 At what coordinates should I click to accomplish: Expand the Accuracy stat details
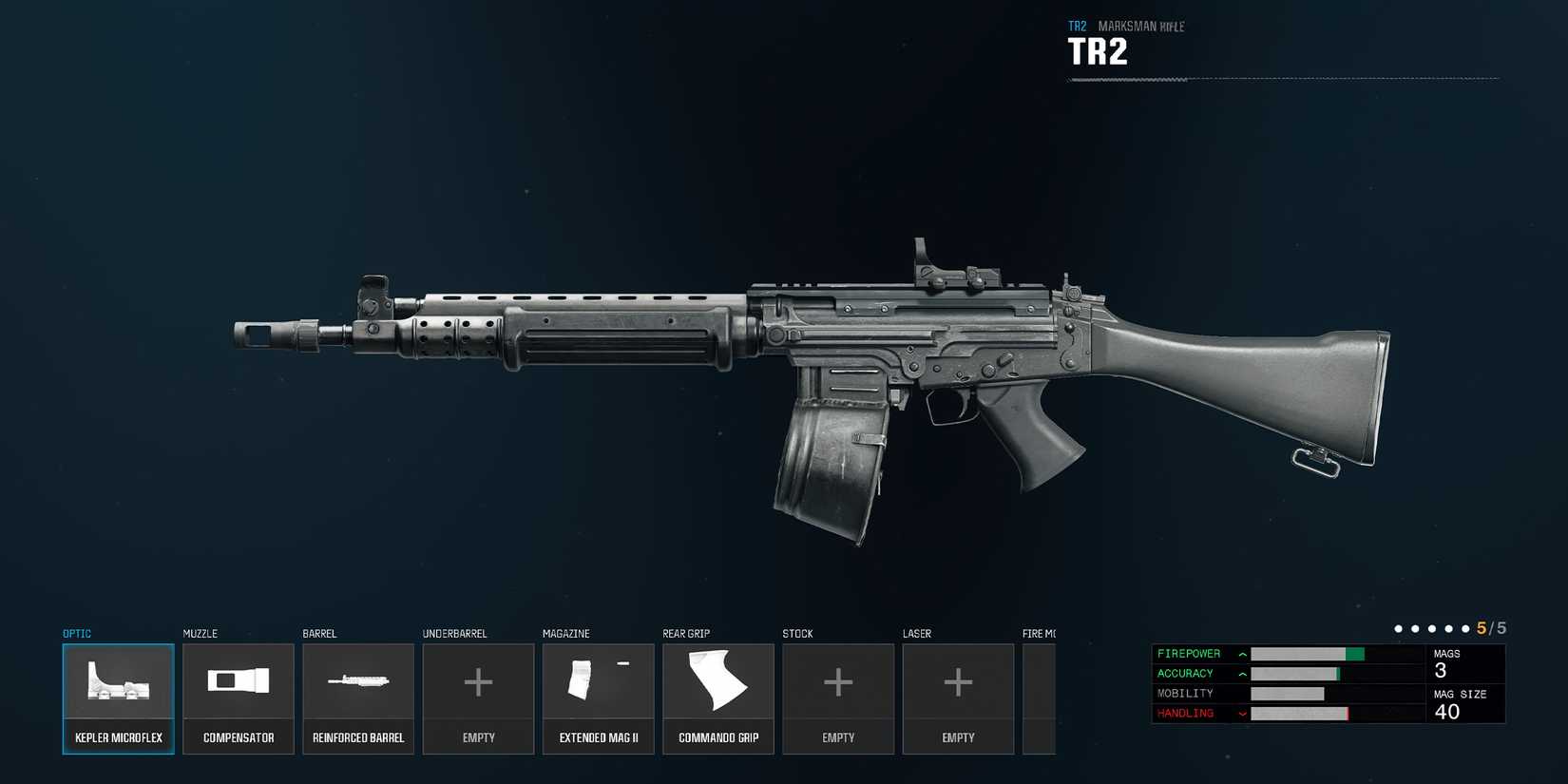pos(1242,674)
